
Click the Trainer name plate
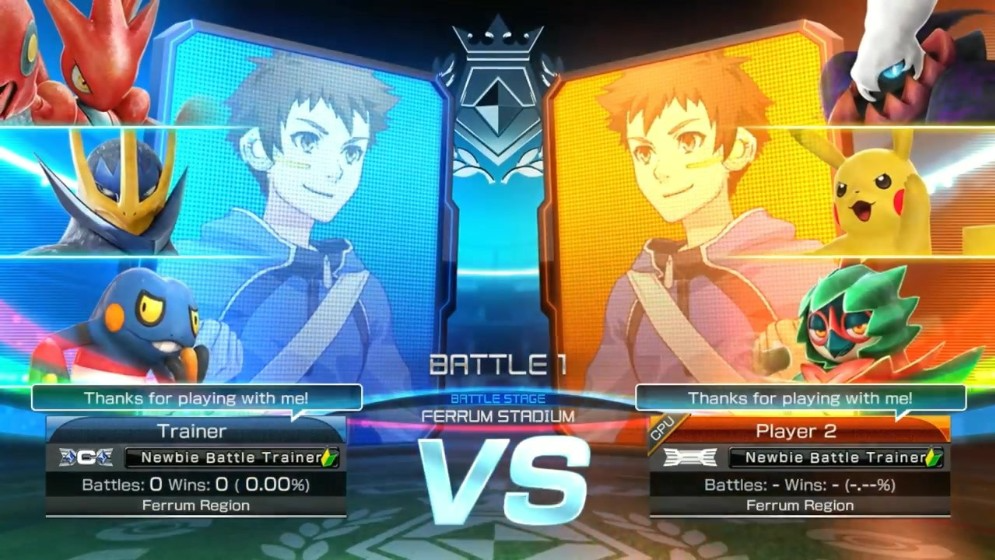click(x=192, y=432)
